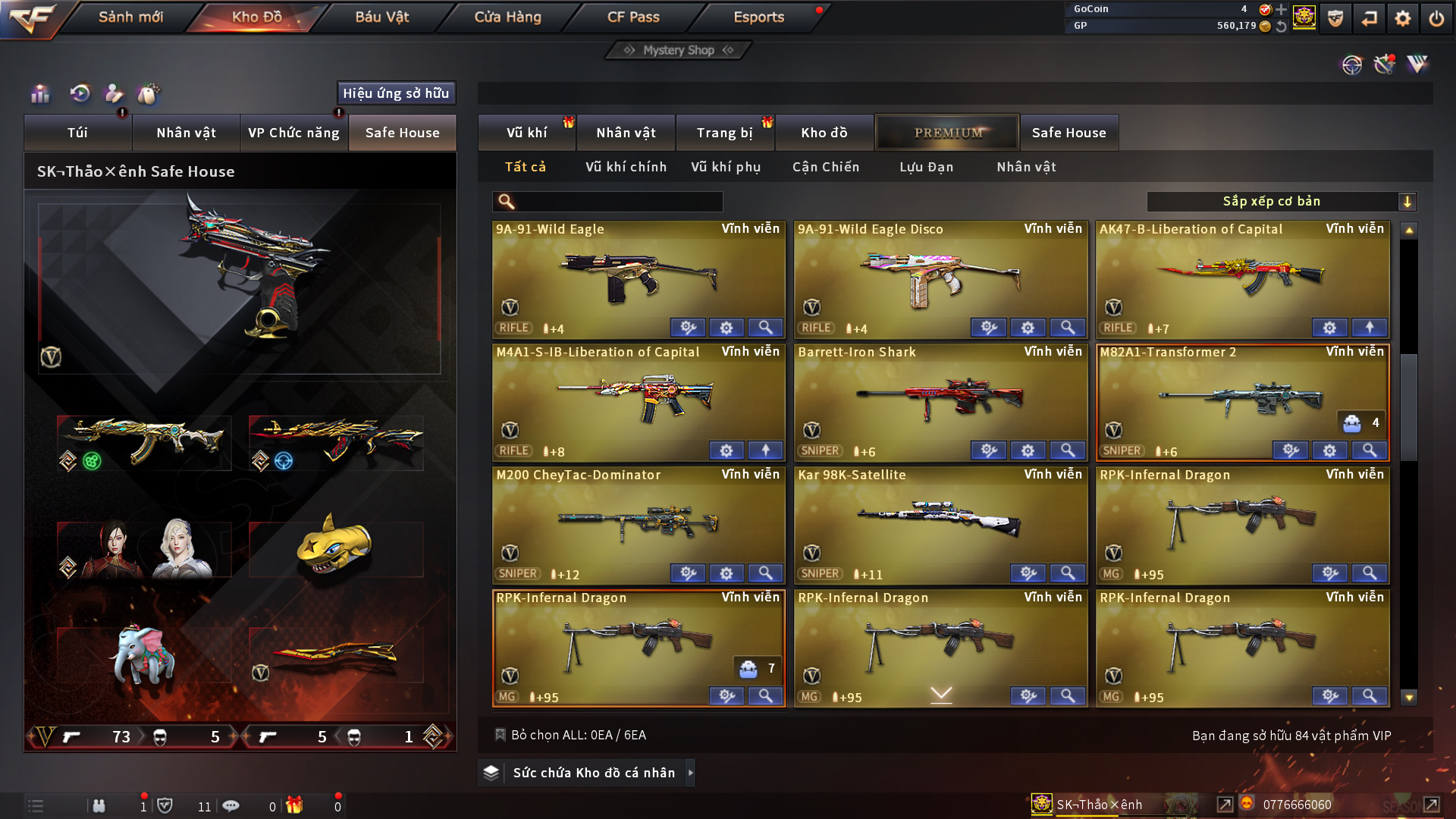
Task: Select the PREMIUM inventory tab
Action: point(948,133)
